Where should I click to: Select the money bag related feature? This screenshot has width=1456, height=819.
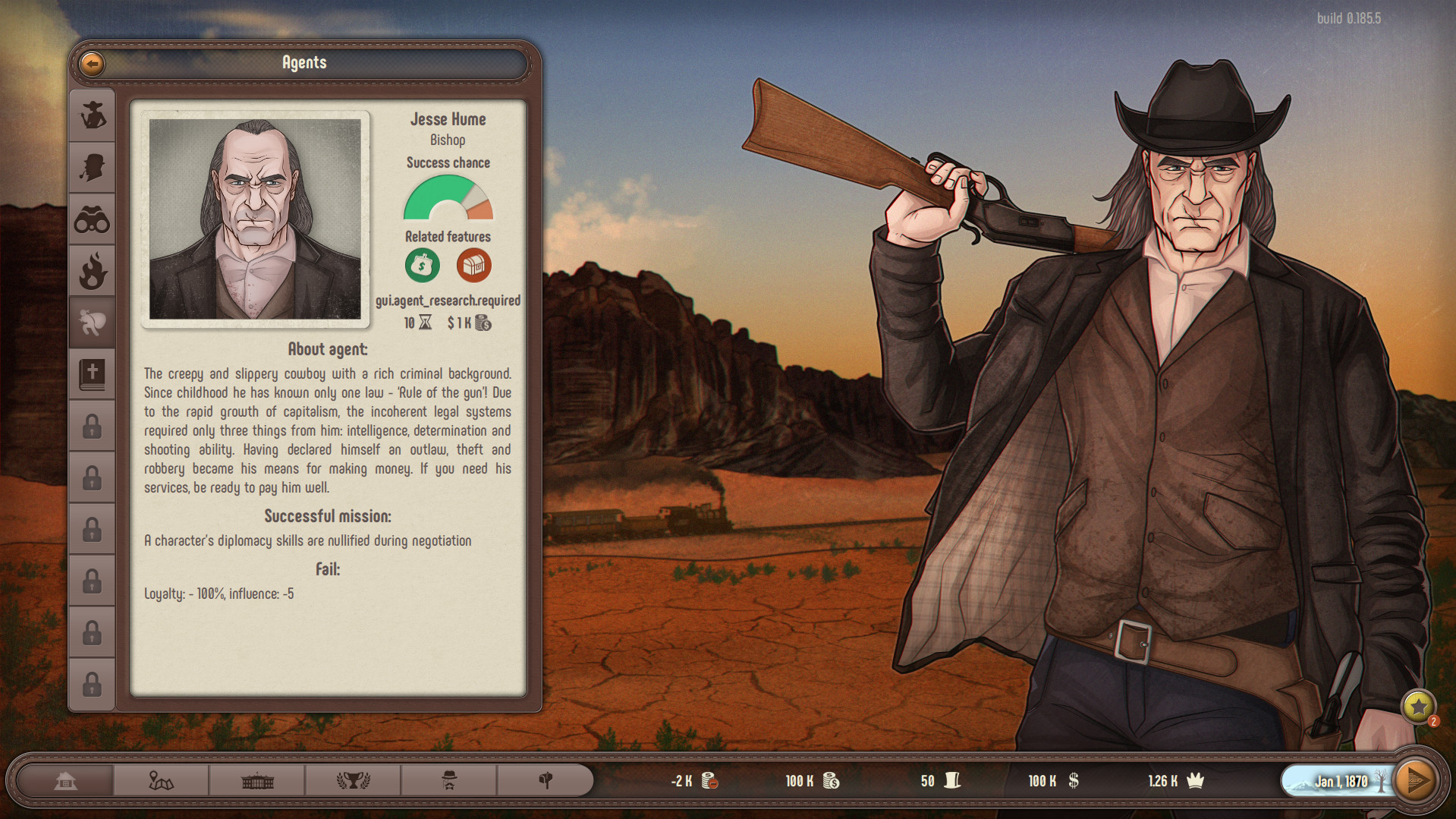[422, 265]
